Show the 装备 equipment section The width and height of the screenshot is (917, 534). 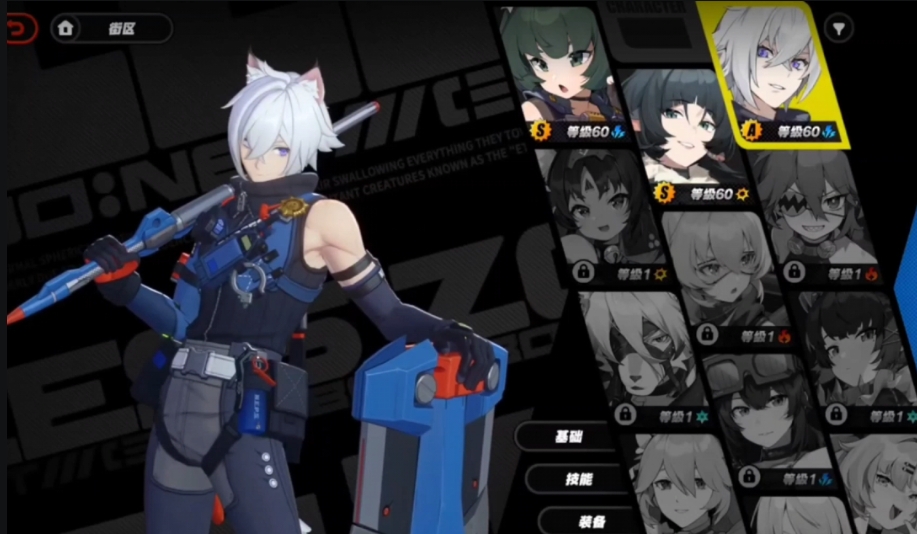tap(590, 520)
